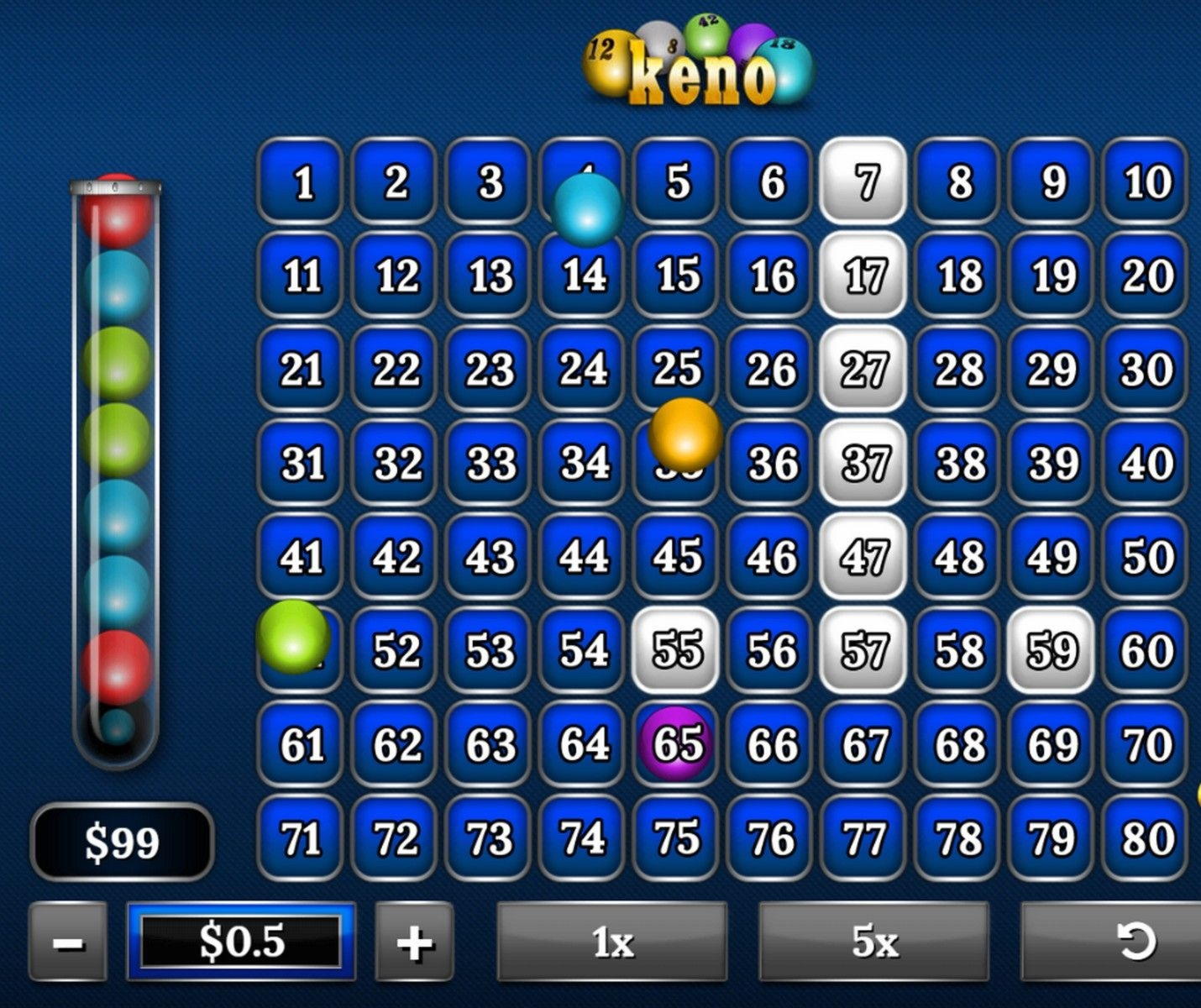The image size is (1201, 1008).
Task: Deselect the white number 27 tile
Action: click(864, 370)
